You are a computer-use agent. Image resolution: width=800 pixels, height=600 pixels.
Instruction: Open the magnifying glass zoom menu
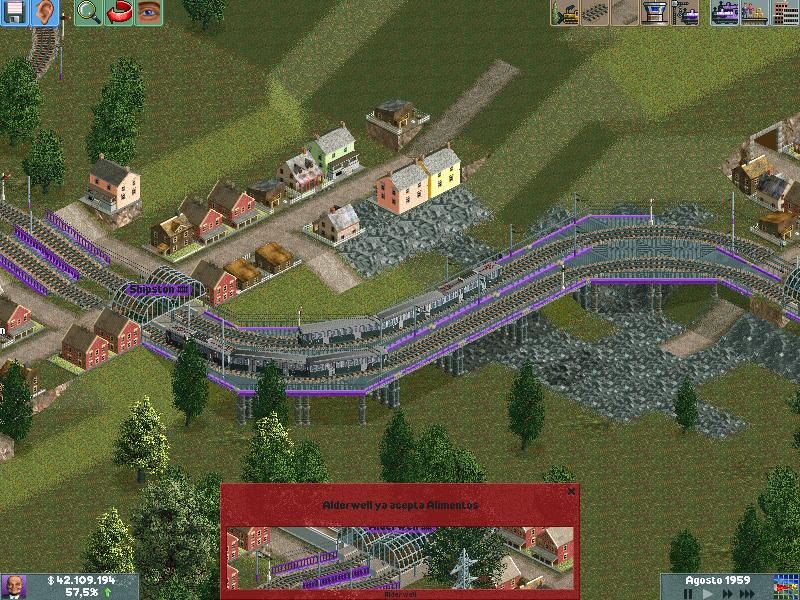pyautogui.click(x=88, y=13)
